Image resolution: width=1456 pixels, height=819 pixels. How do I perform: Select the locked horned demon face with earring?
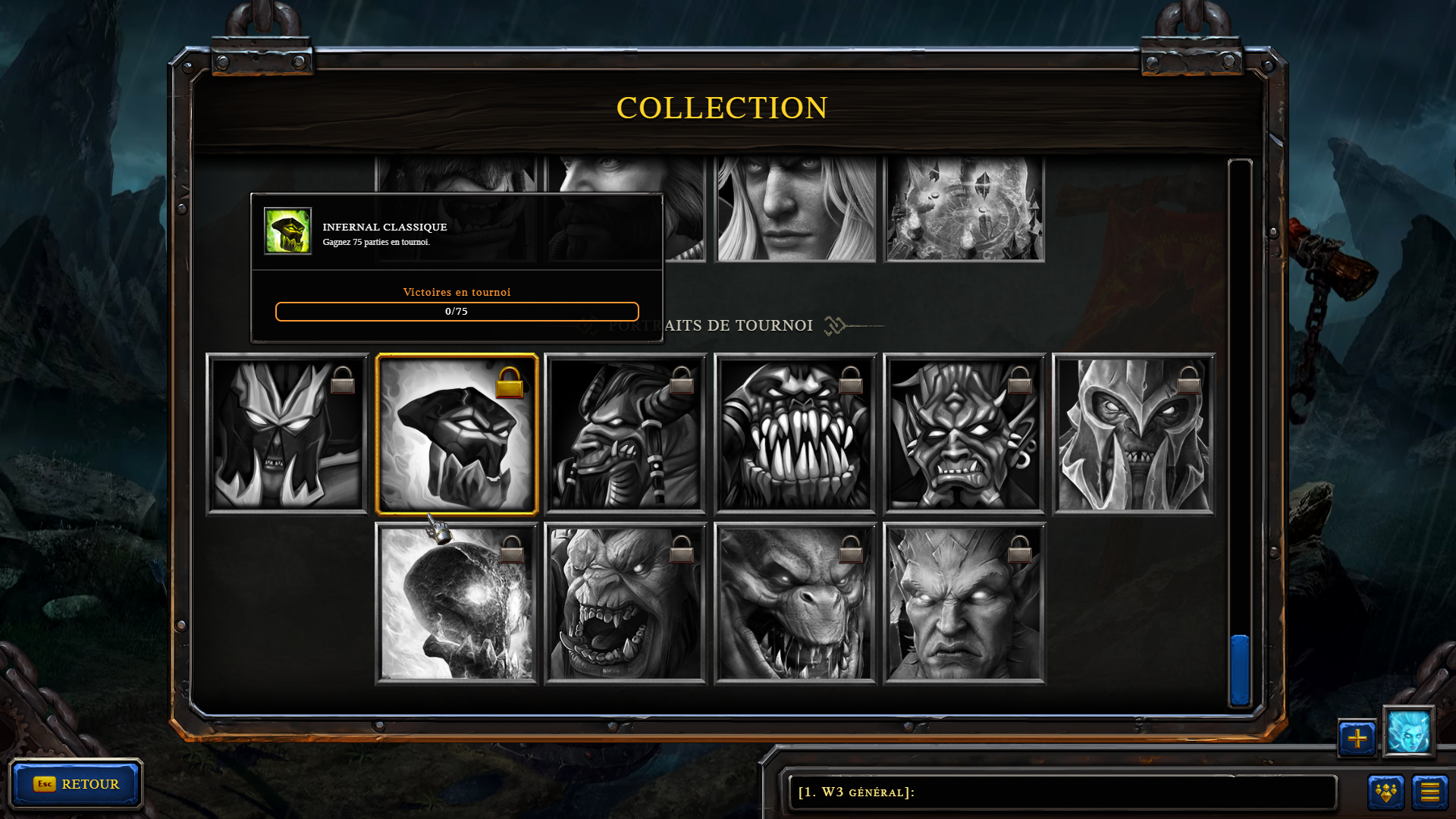point(964,435)
